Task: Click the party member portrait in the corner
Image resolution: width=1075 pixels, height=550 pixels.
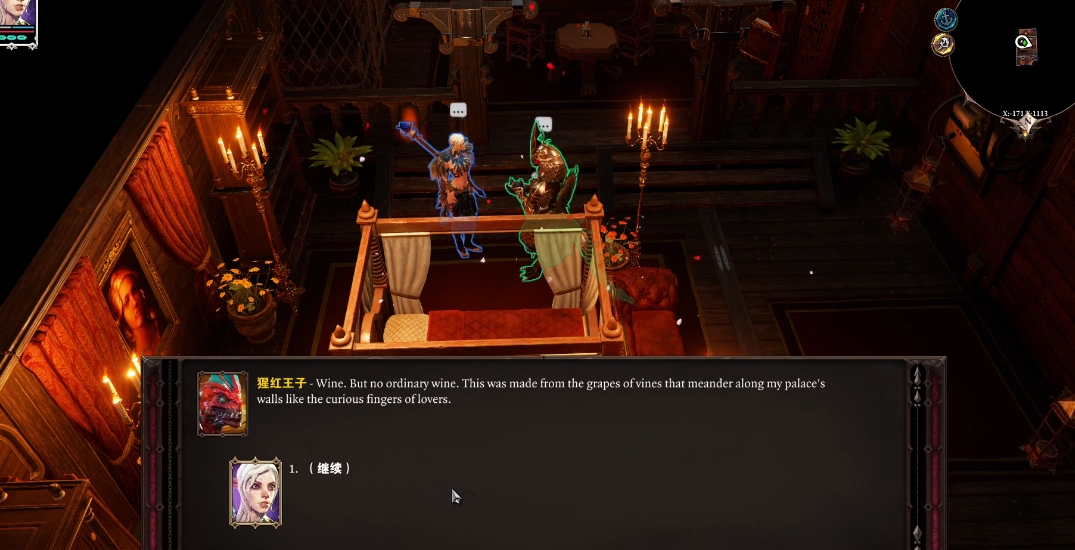Action: coord(17,15)
